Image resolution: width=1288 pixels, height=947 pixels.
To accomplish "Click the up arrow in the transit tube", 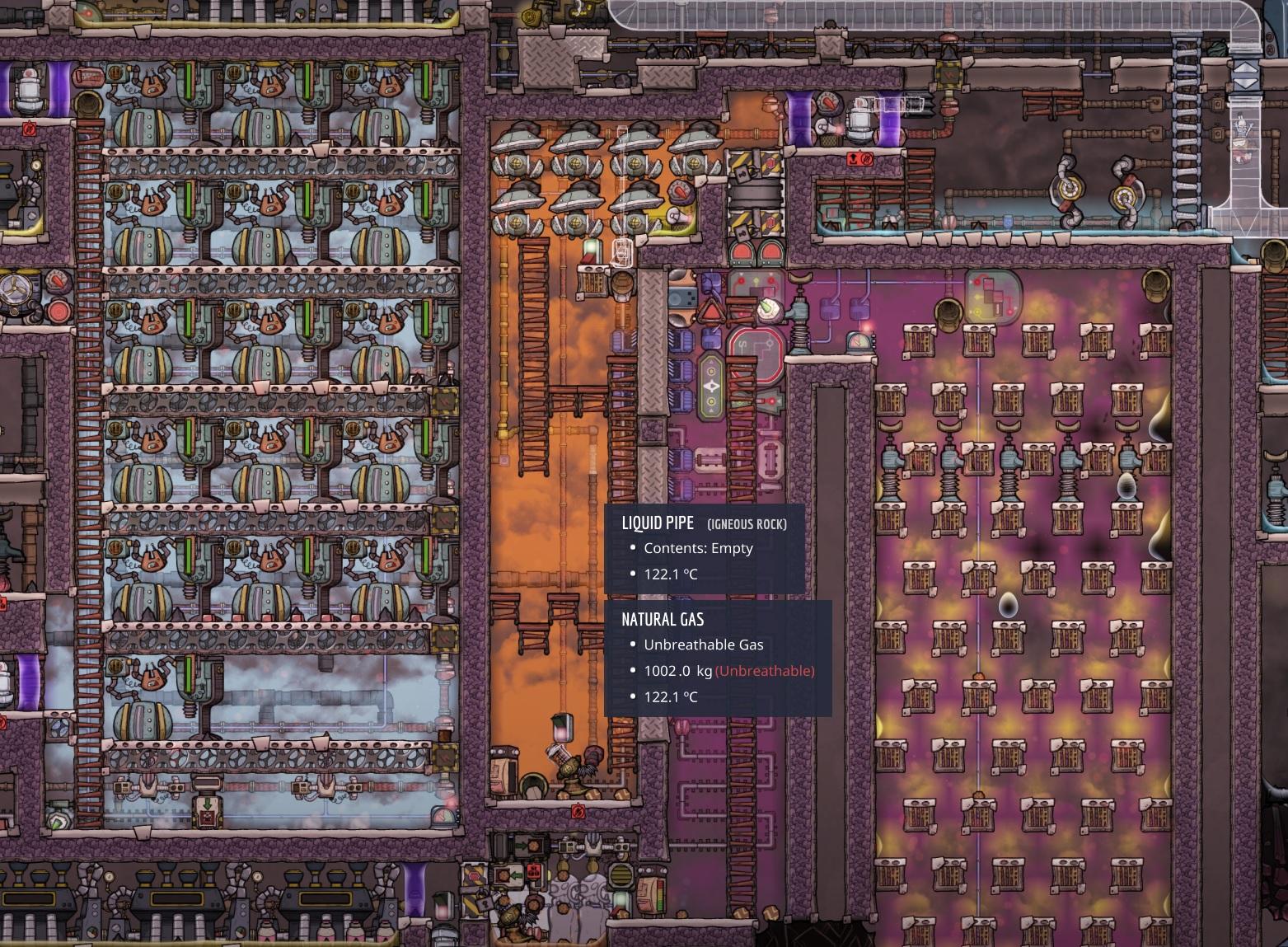I will click(1245, 68).
